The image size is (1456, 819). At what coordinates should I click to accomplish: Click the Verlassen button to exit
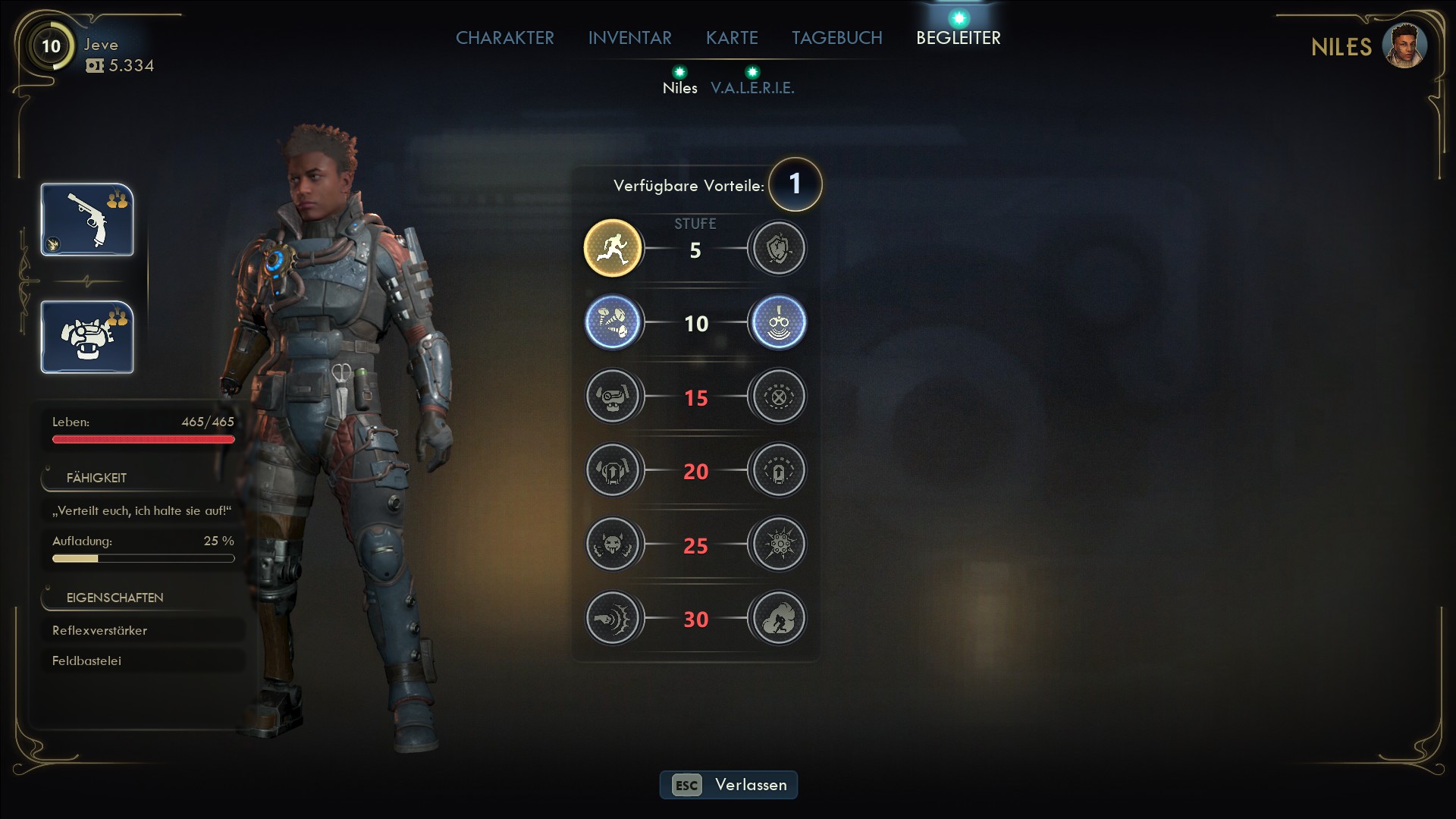point(728,785)
